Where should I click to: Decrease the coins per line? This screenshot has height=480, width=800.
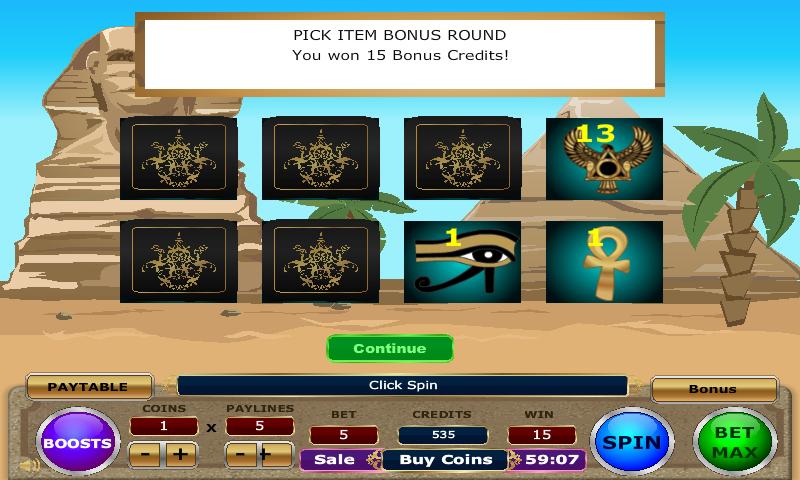tap(146, 455)
